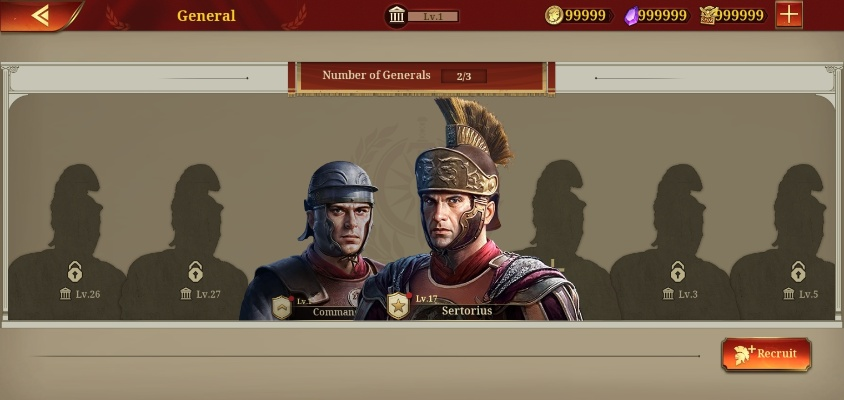Open the plus button to add currency

pos(789,15)
